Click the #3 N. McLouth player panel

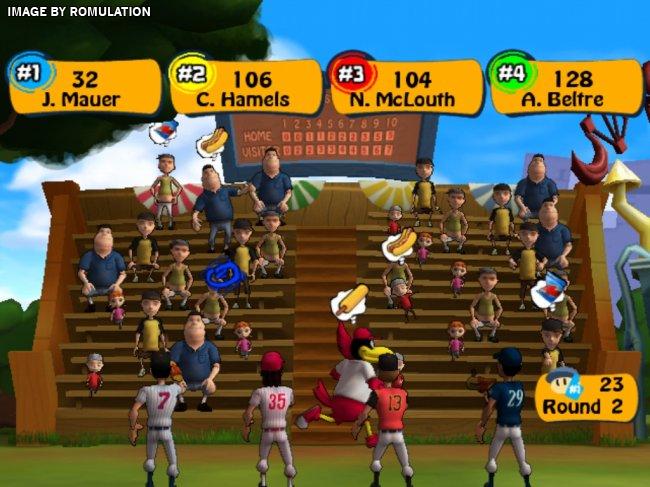[x=407, y=87]
